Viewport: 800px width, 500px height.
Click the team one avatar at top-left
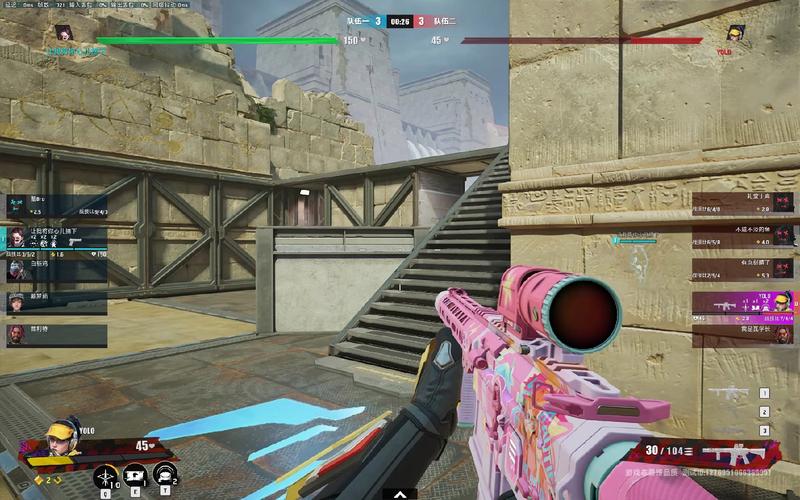pos(62,33)
